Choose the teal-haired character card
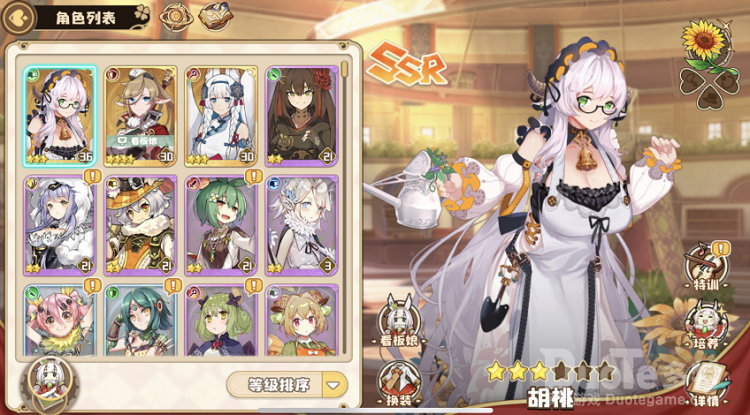Screen dimensions: 750x415 pyautogui.click(x=140, y=320)
